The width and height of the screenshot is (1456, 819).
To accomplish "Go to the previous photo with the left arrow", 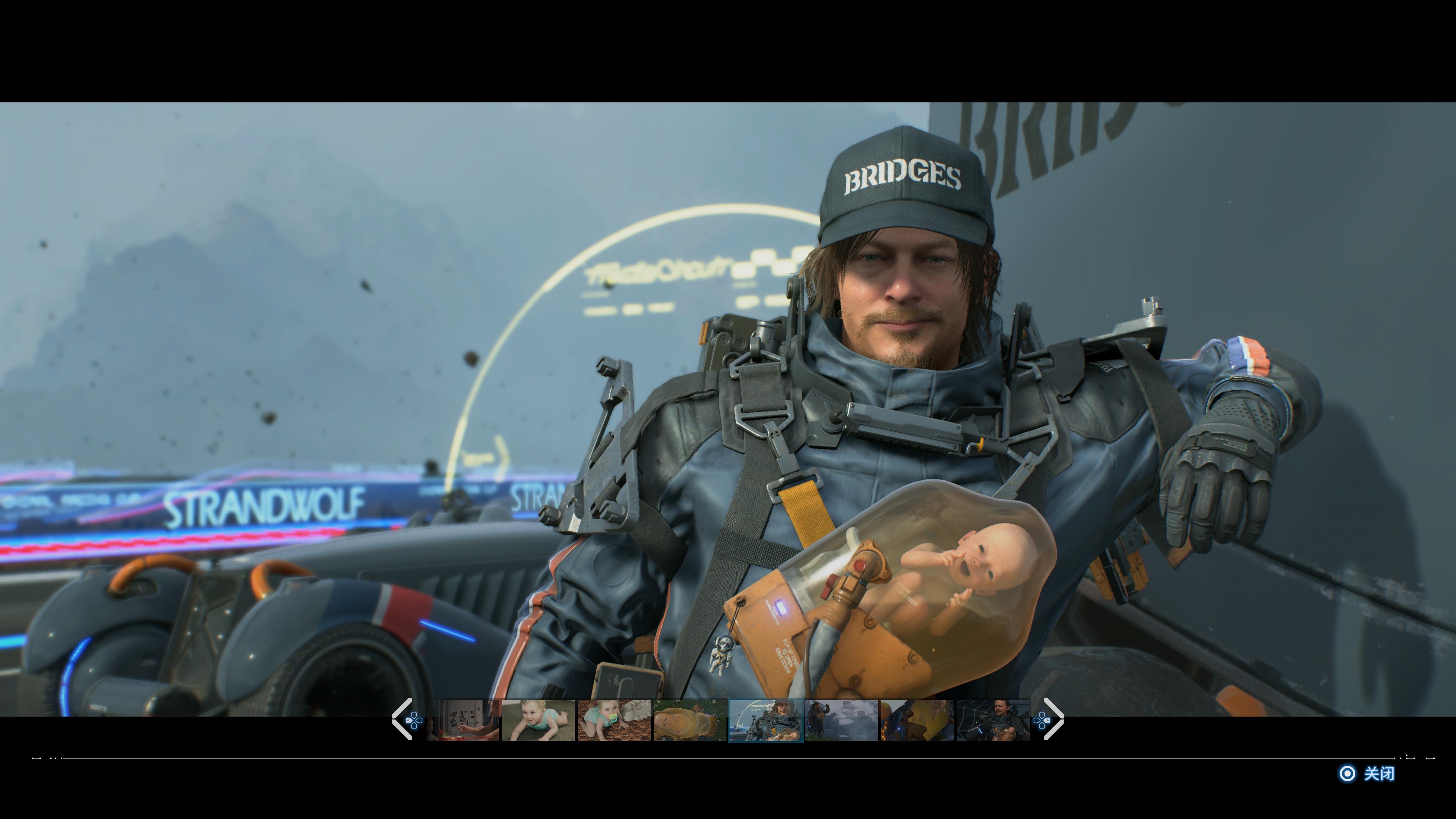I will coord(402,719).
